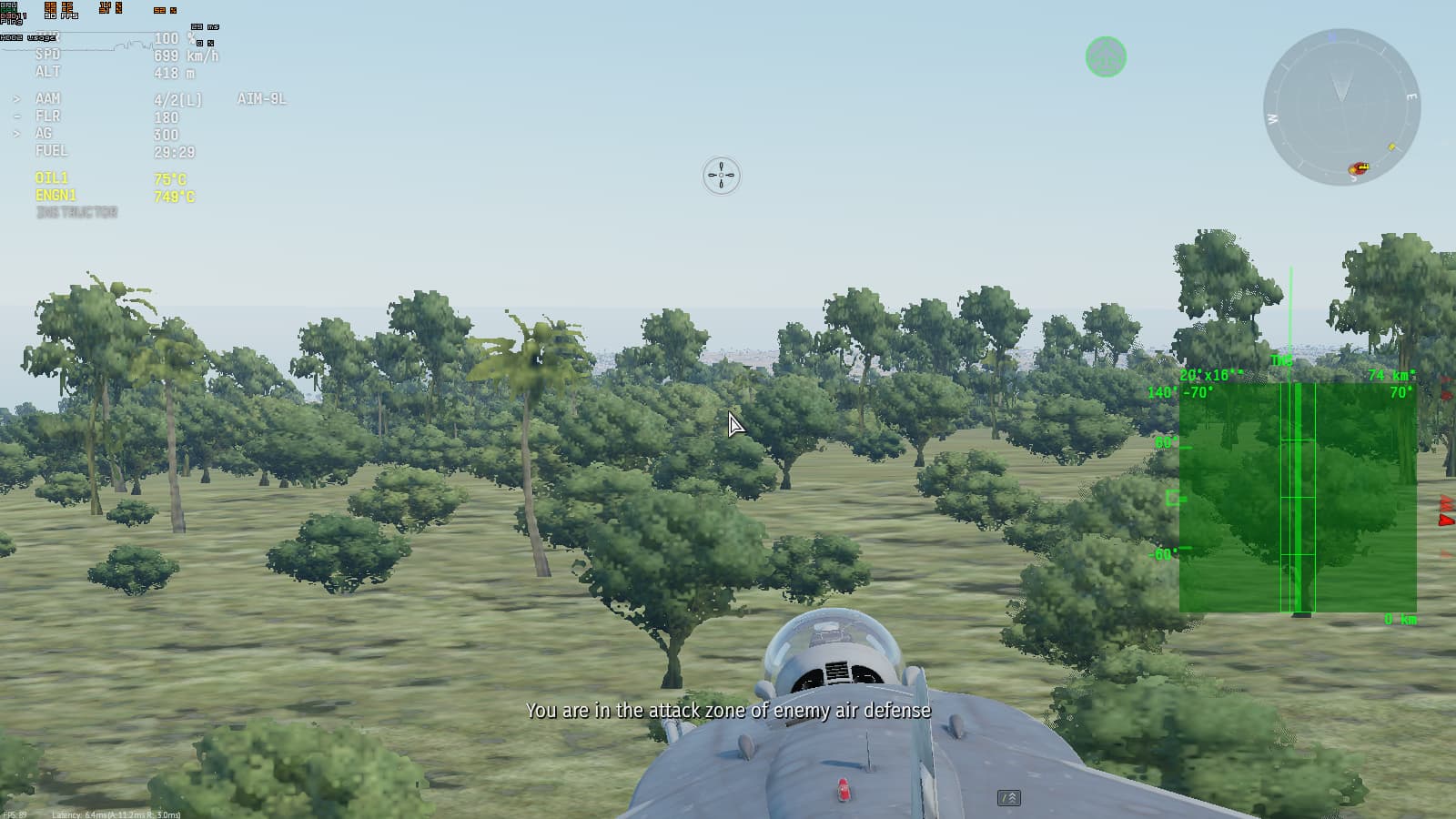Switch the radar to TWS mode label
1456x819 pixels.
(x=1281, y=359)
